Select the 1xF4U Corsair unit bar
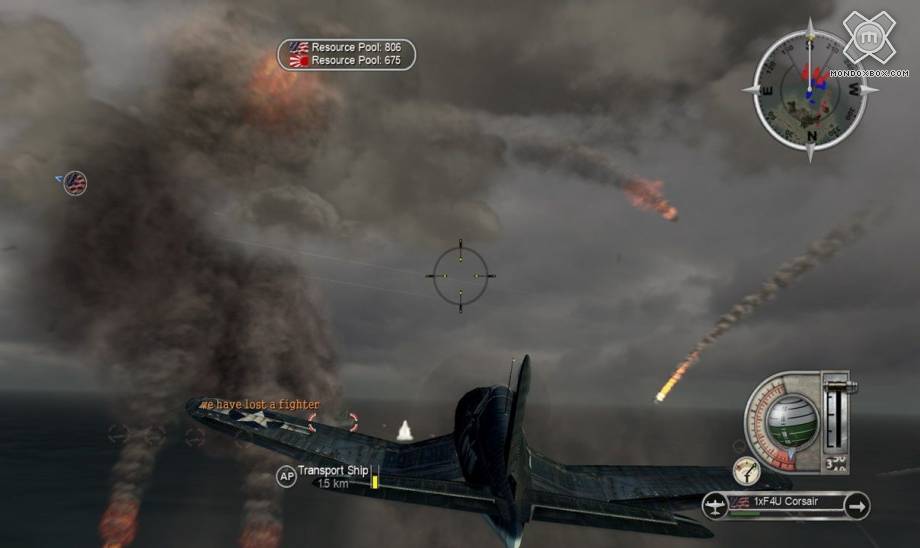 [x=786, y=503]
